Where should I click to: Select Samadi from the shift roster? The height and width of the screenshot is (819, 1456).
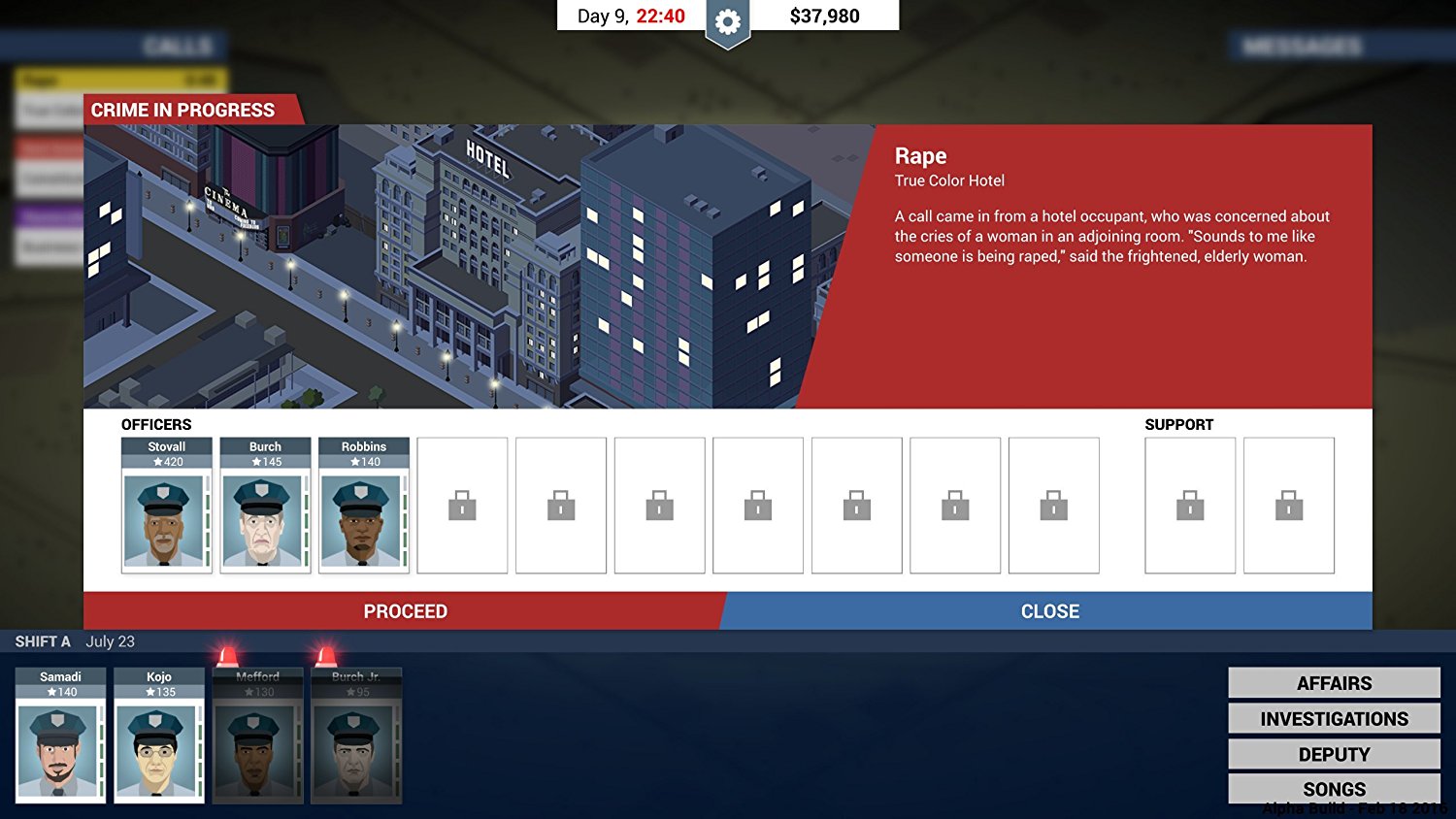pos(61,737)
